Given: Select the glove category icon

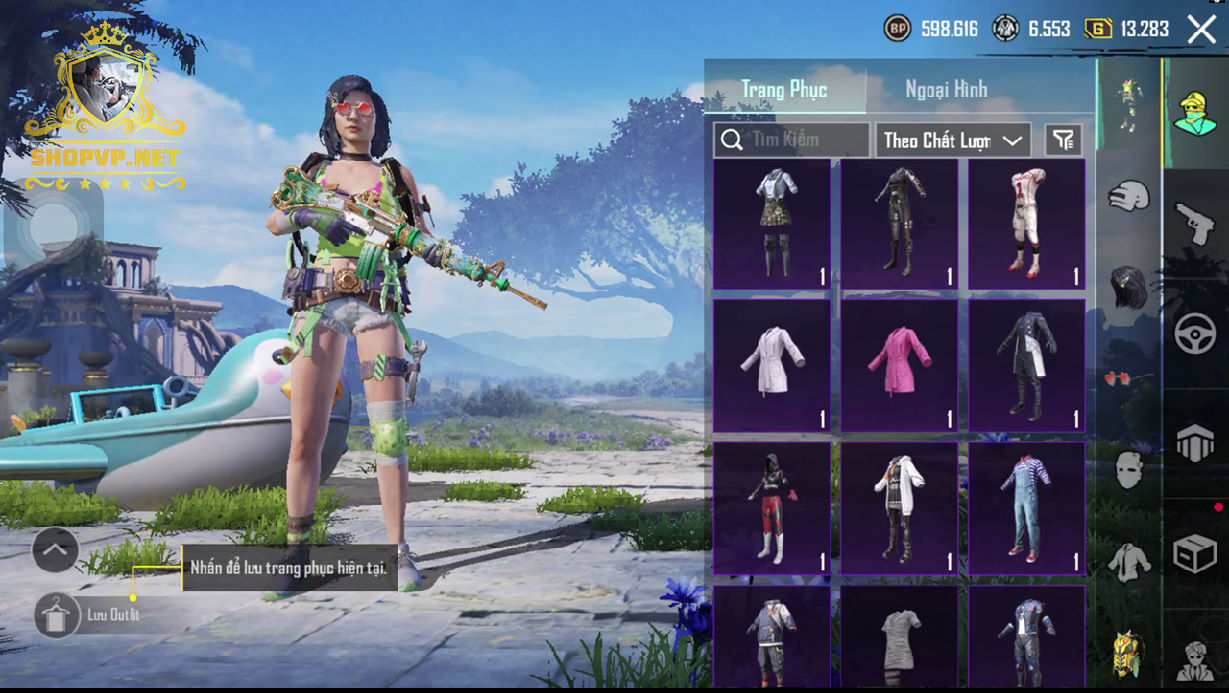Looking at the screenshot, I should click(1129, 195).
